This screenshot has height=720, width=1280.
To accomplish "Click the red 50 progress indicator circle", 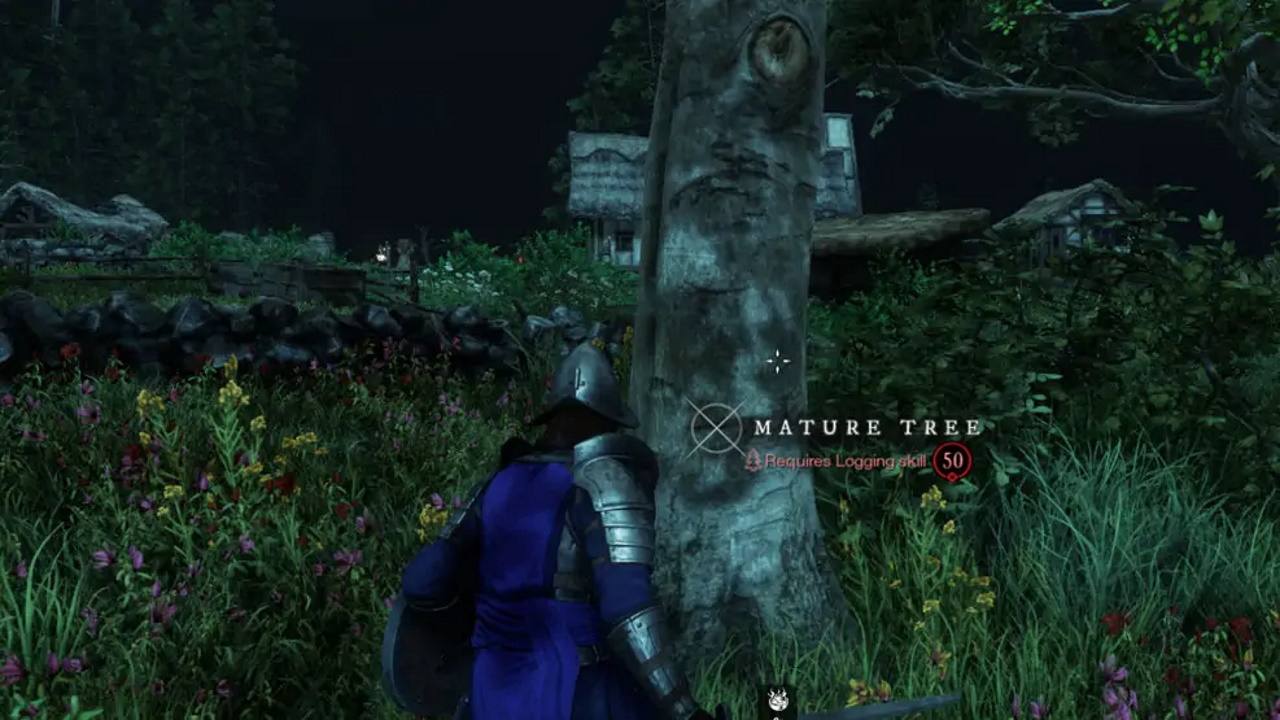I will (954, 458).
